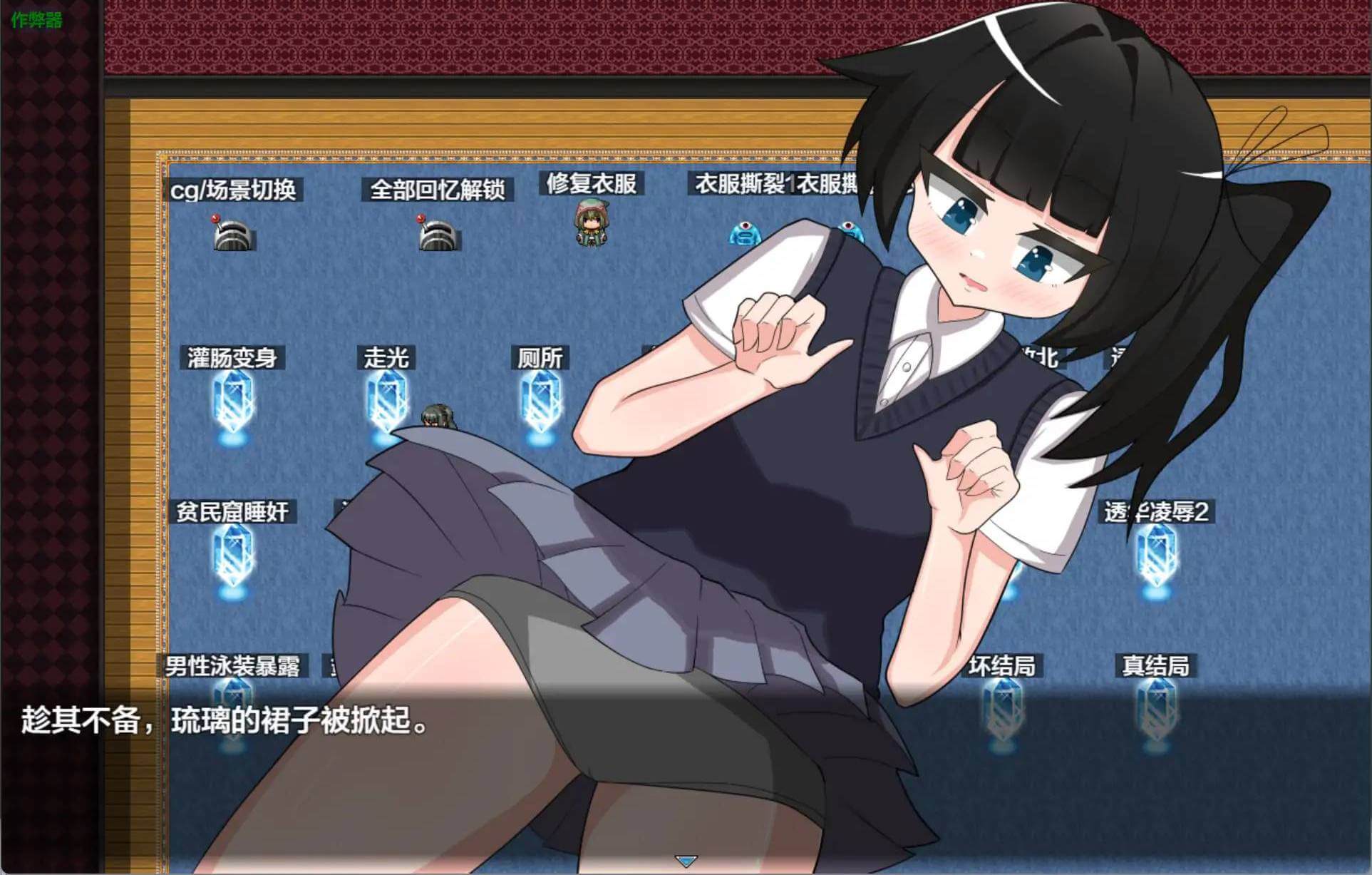Click the blue continue arrow below the dialogue
This screenshot has width=1372, height=875.
tap(686, 861)
